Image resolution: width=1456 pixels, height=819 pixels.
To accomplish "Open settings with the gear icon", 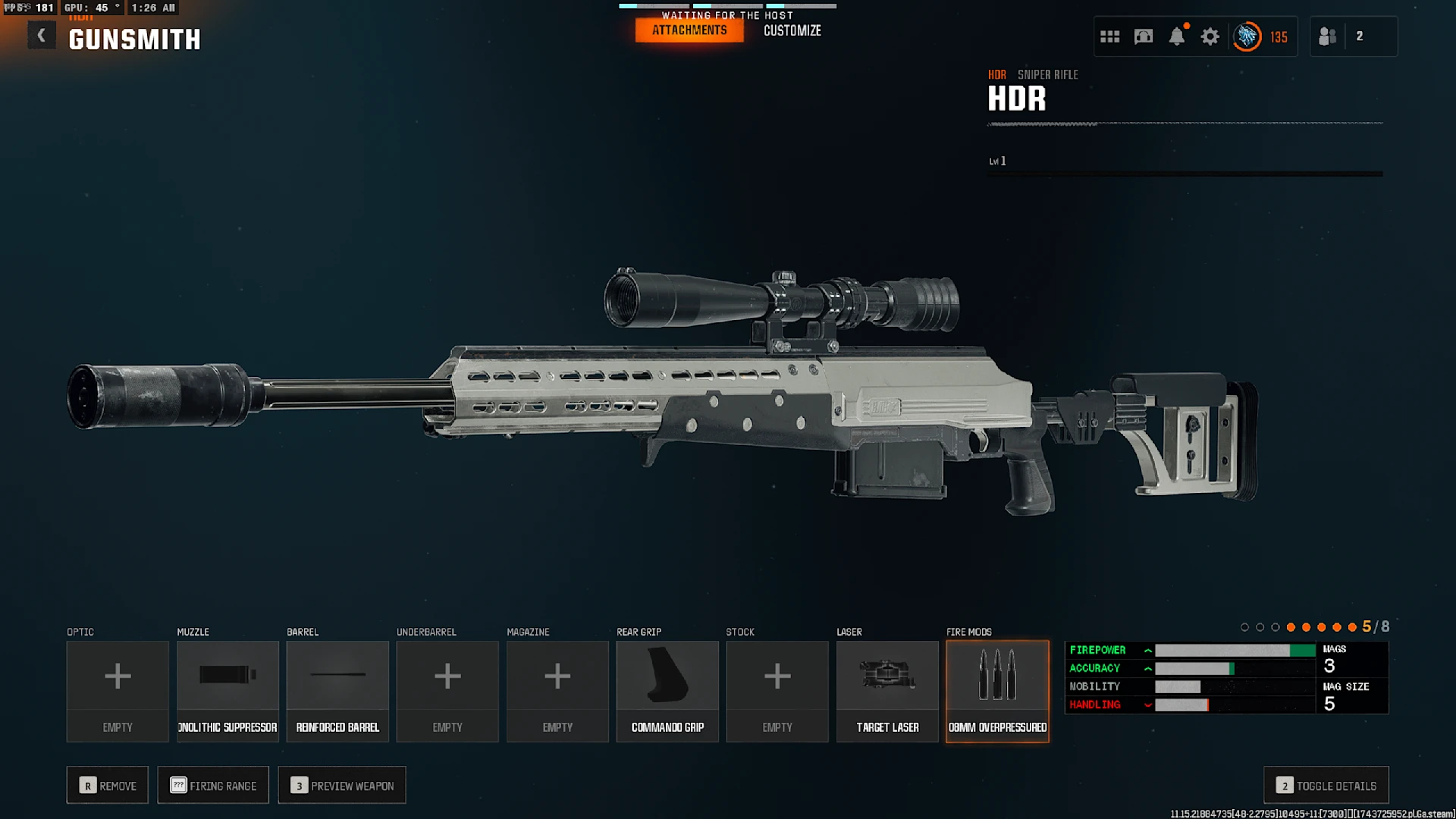I will (x=1210, y=36).
